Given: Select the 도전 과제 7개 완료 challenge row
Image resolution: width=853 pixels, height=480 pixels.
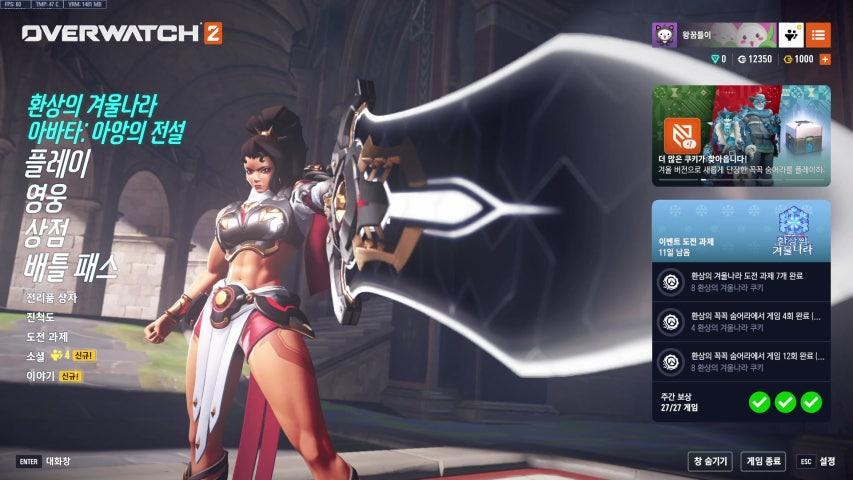Looking at the screenshot, I should 741,282.
